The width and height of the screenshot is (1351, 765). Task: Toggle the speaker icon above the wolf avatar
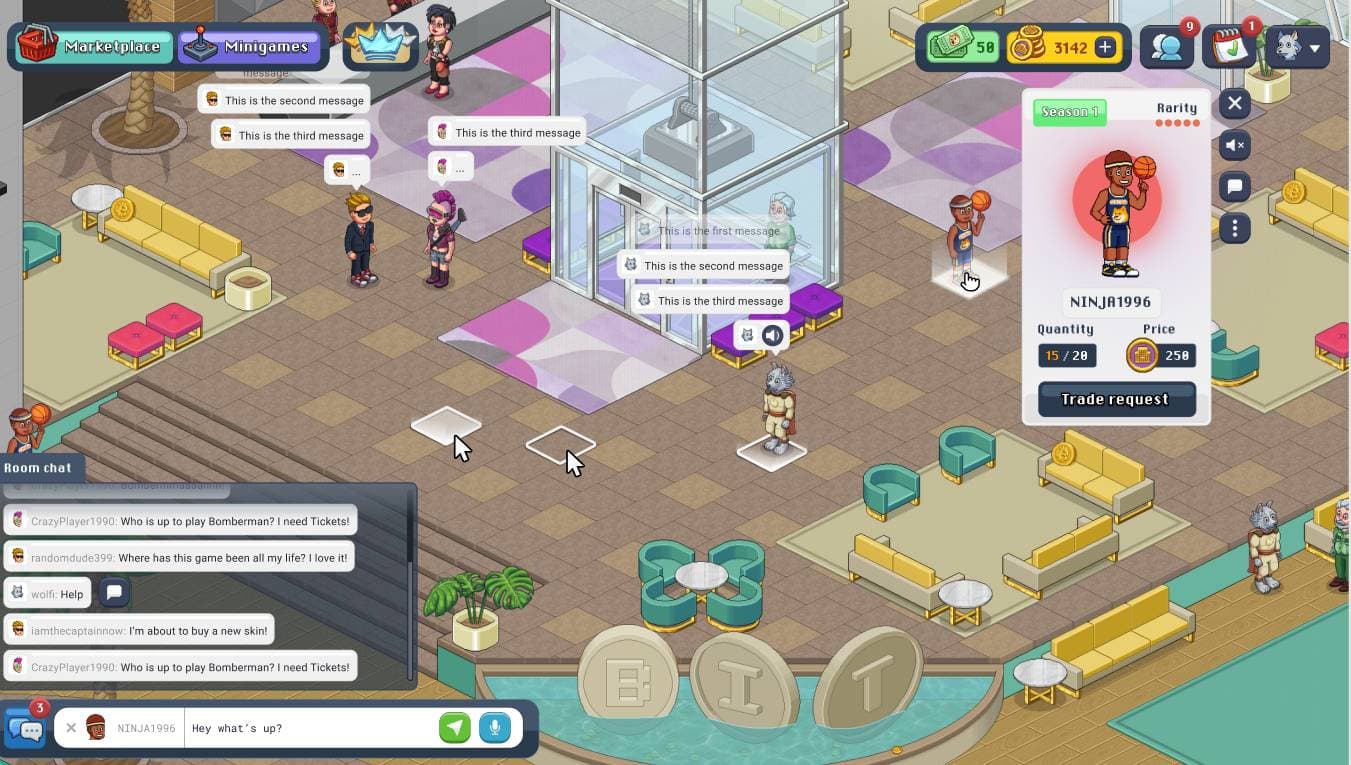coord(772,336)
